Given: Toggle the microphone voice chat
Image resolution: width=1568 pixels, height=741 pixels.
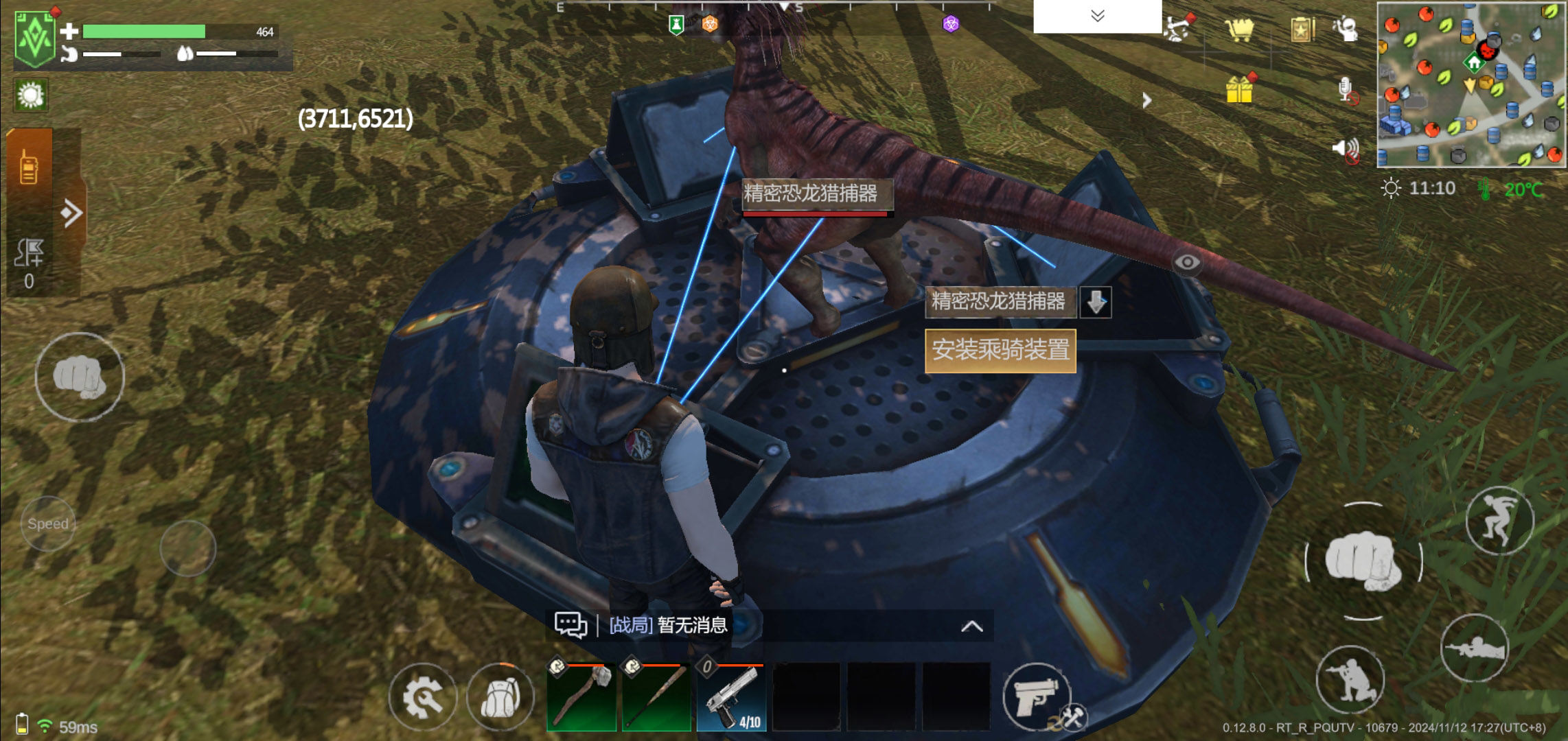Looking at the screenshot, I should [x=1346, y=91].
